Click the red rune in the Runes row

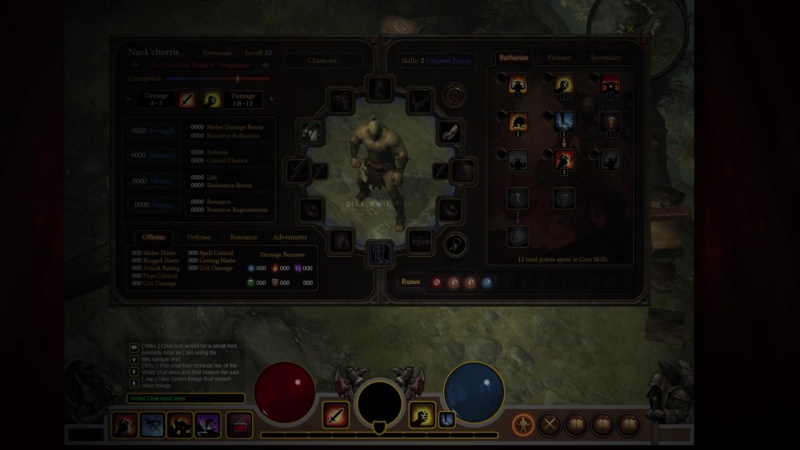coord(436,282)
